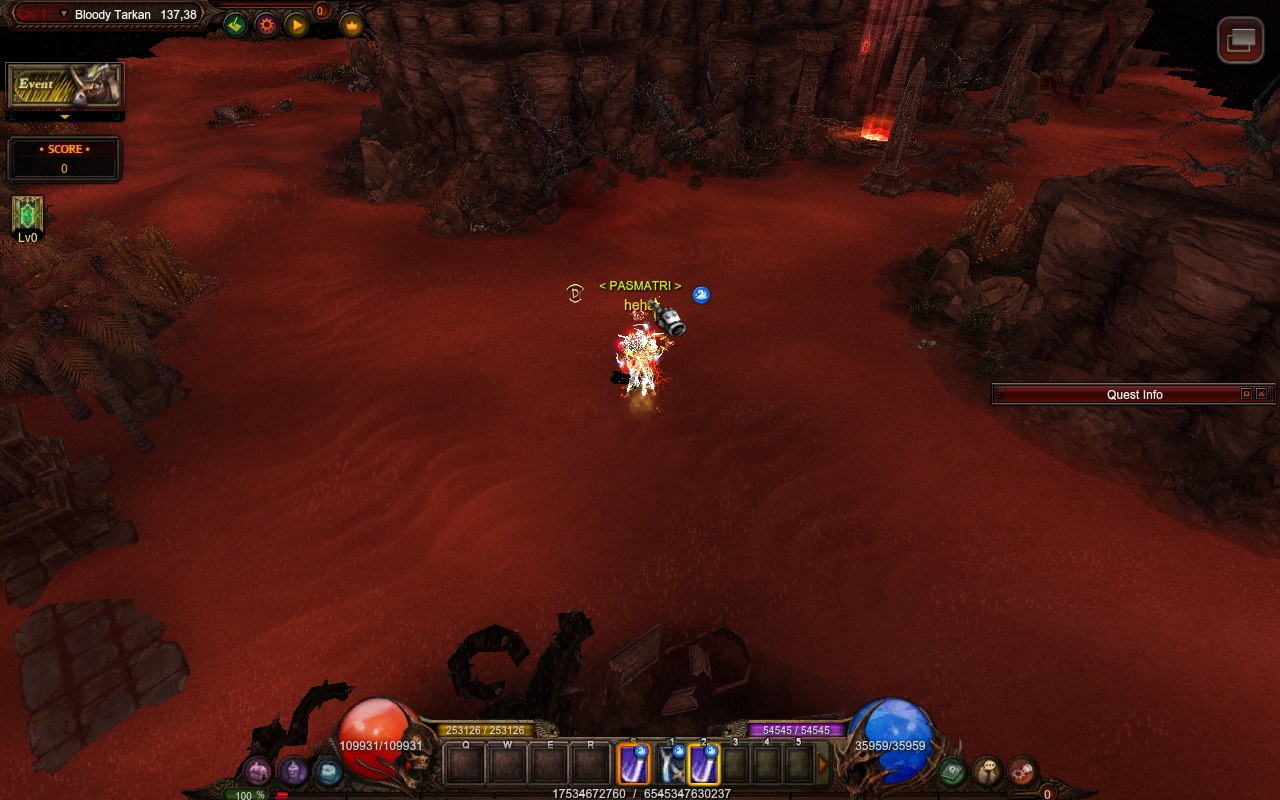Click the yellow play arrow button
The image size is (1280, 800).
point(297,25)
